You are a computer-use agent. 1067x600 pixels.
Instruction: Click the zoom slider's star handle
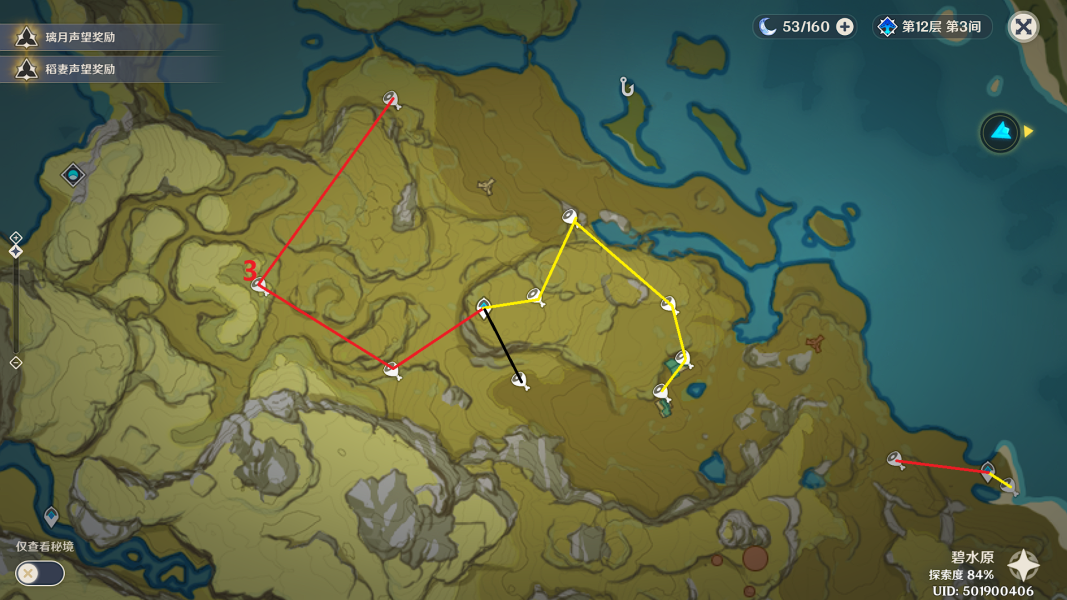click(16, 251)
